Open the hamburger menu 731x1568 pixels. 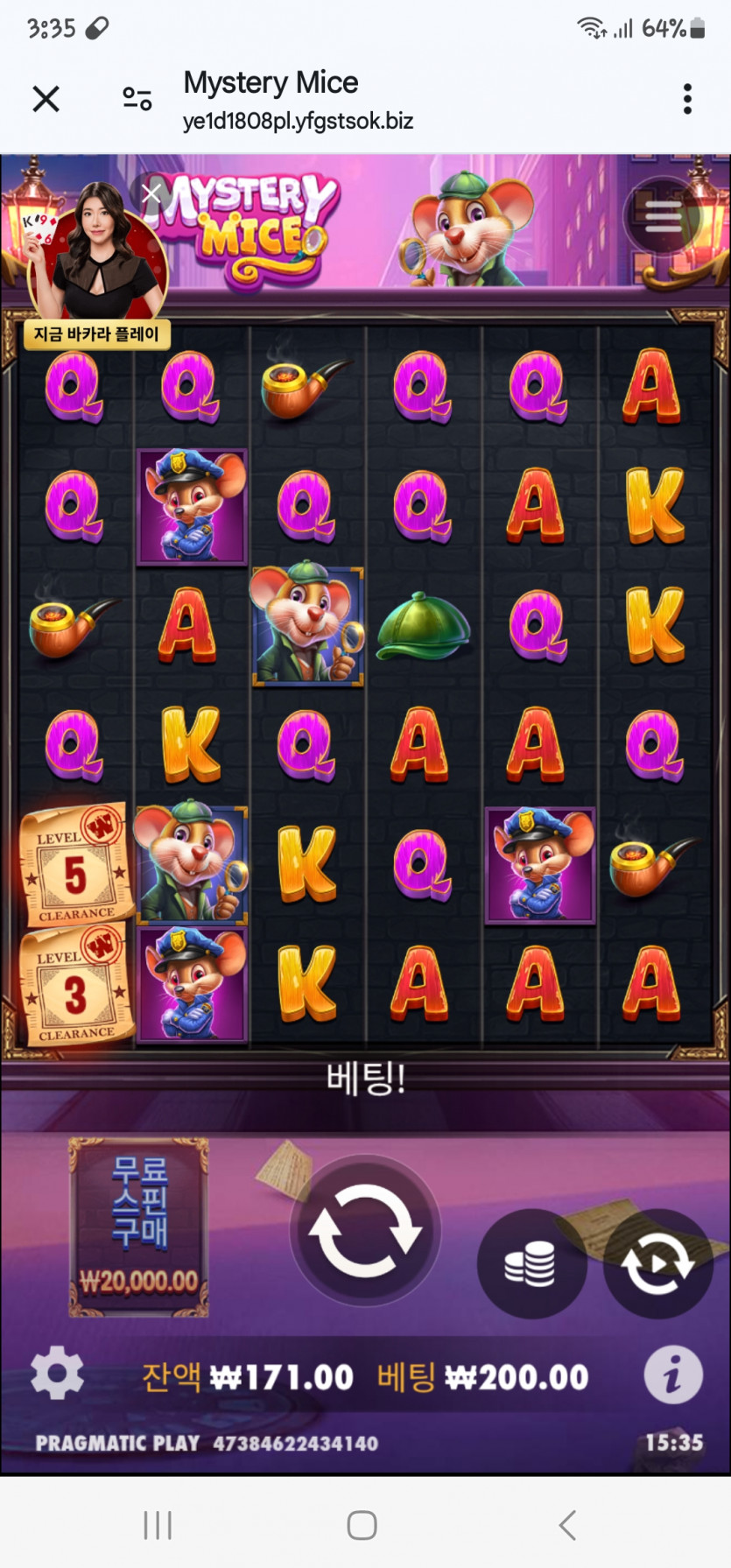click(x=663, y=216)
